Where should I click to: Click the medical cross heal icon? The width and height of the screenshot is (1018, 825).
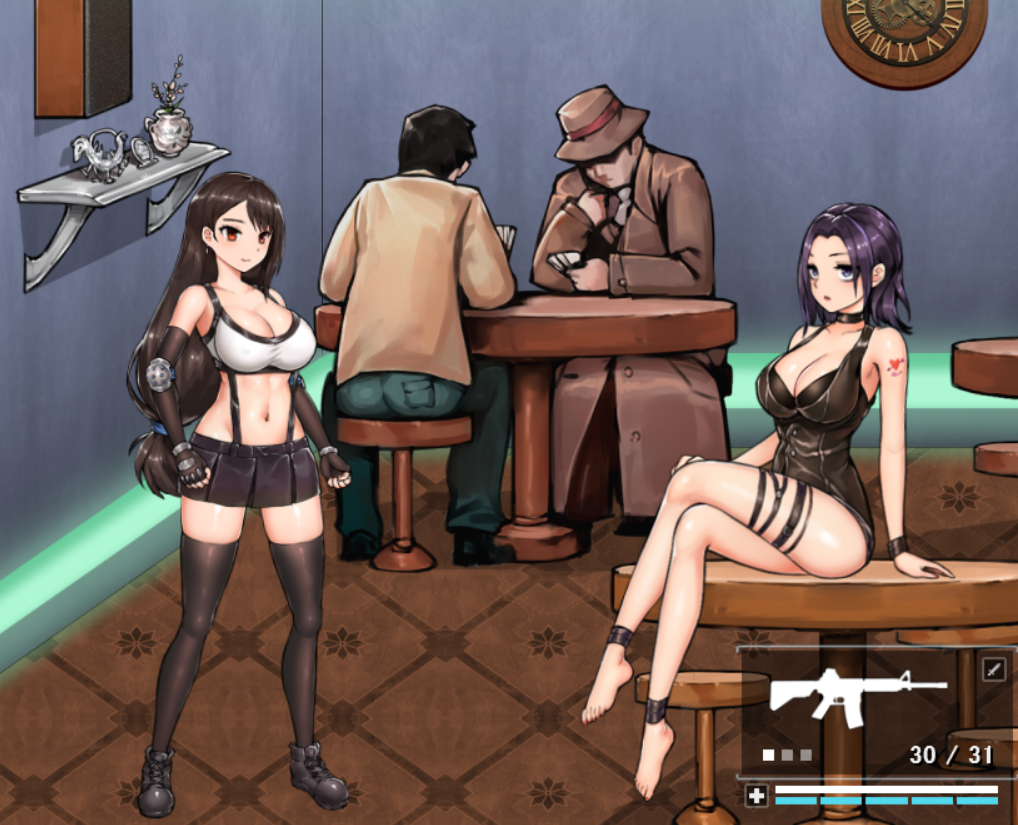[x=756, y=796]
